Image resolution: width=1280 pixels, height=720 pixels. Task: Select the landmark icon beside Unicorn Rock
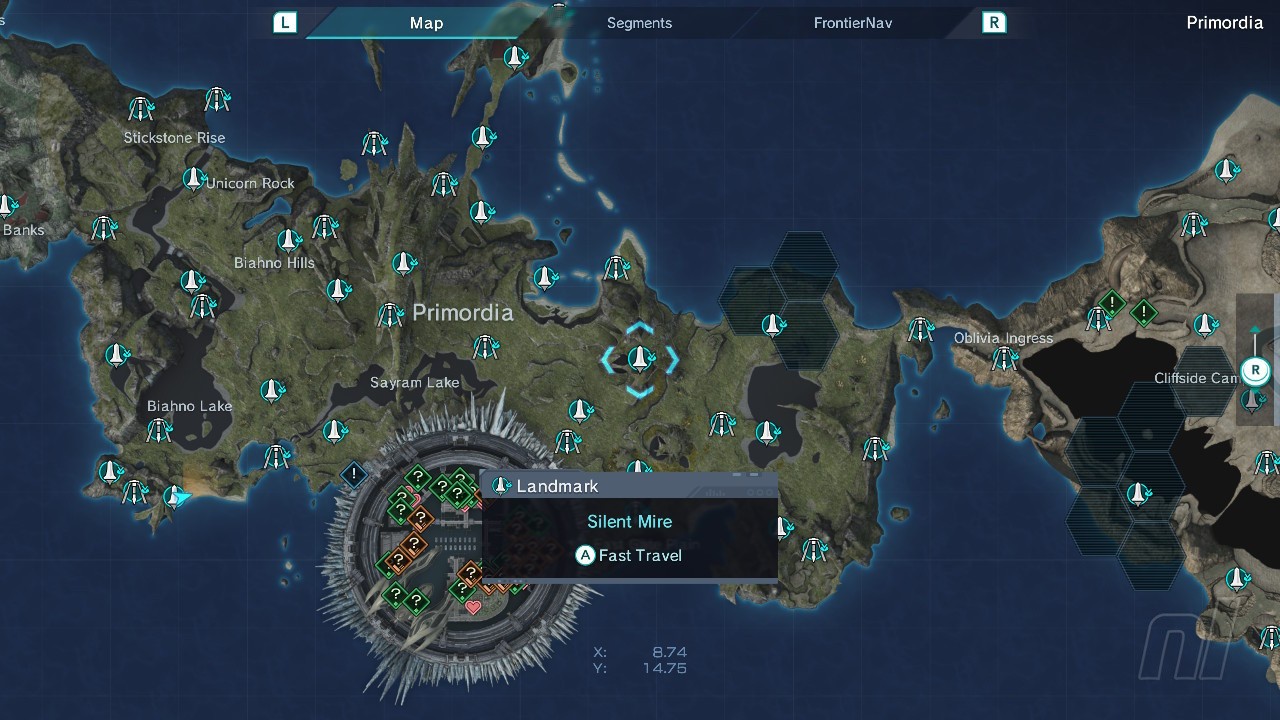193,179
